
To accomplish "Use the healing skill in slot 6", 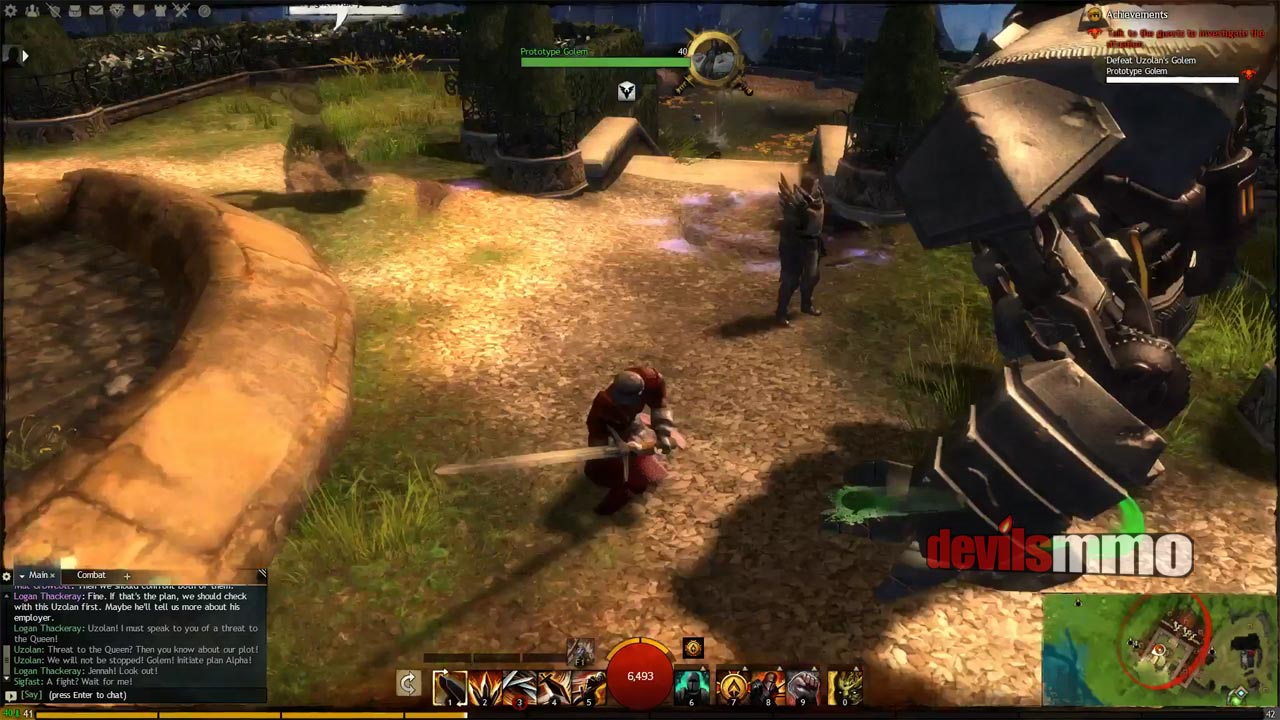I will 692,687.
